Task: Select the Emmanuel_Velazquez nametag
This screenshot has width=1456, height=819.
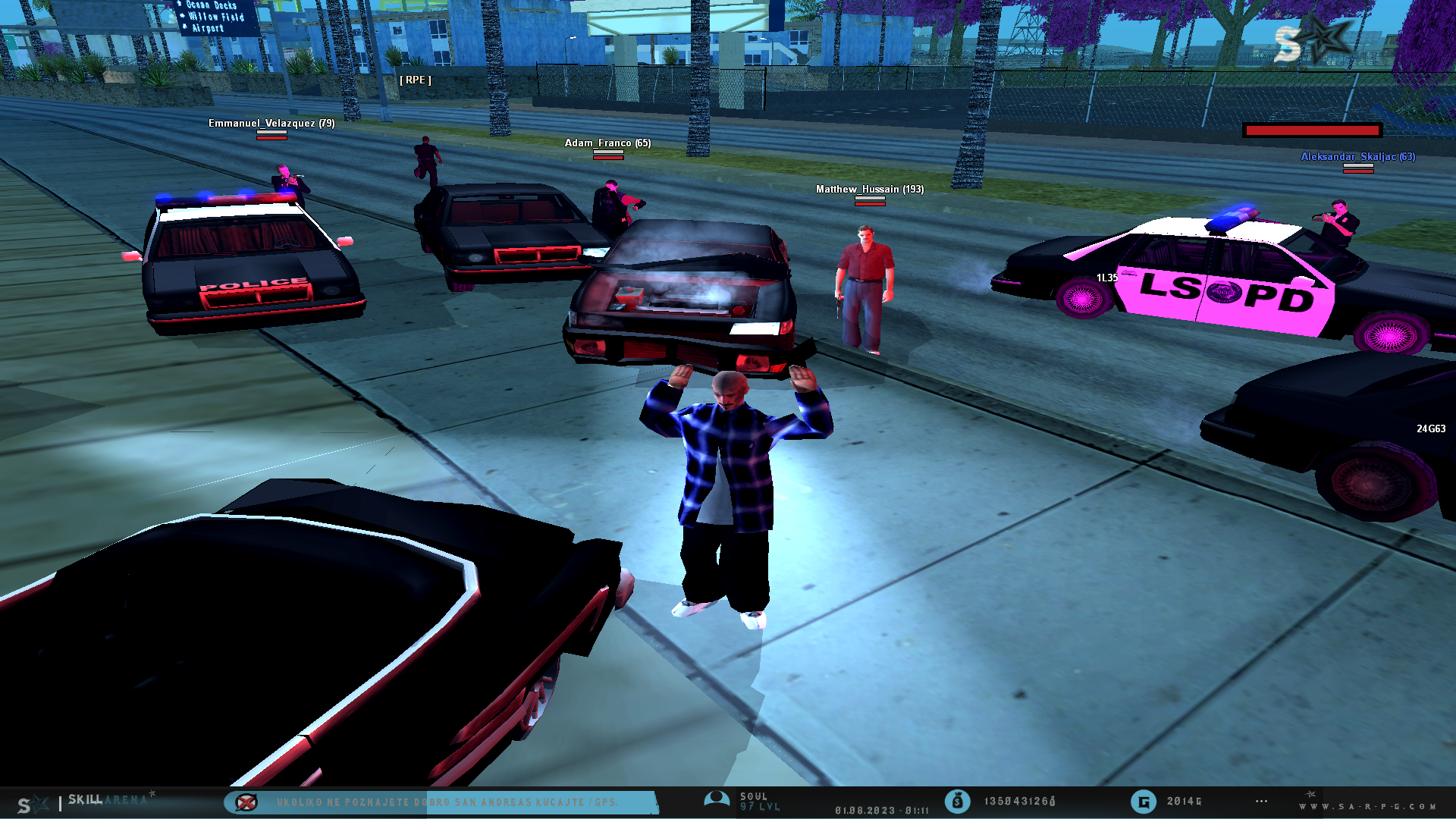Action: coord(273,123)
